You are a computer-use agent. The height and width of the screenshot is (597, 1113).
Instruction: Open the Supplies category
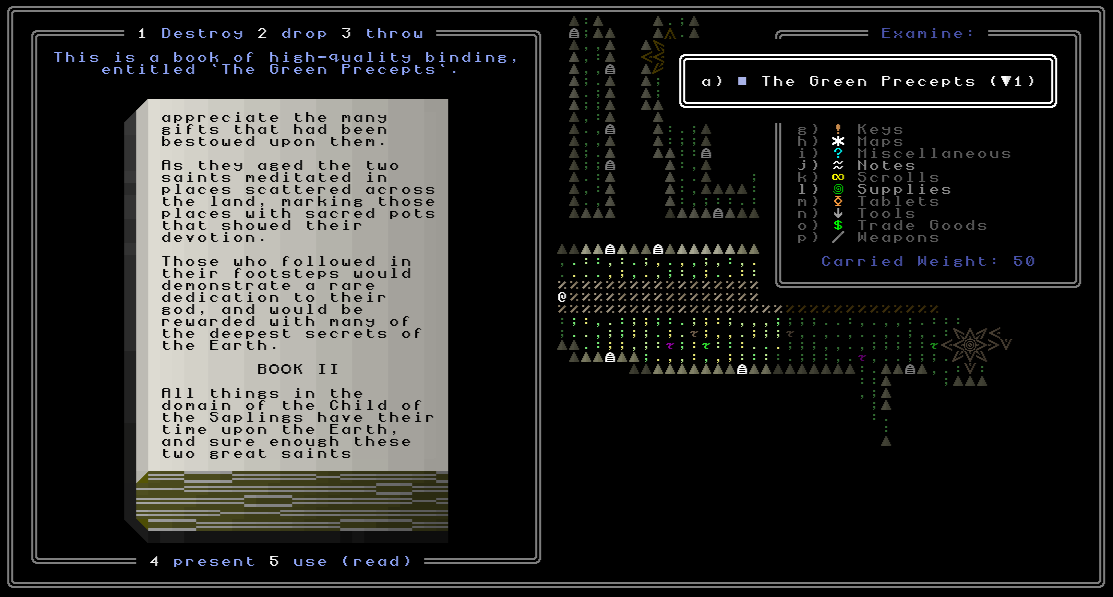[x=903, y=189]
